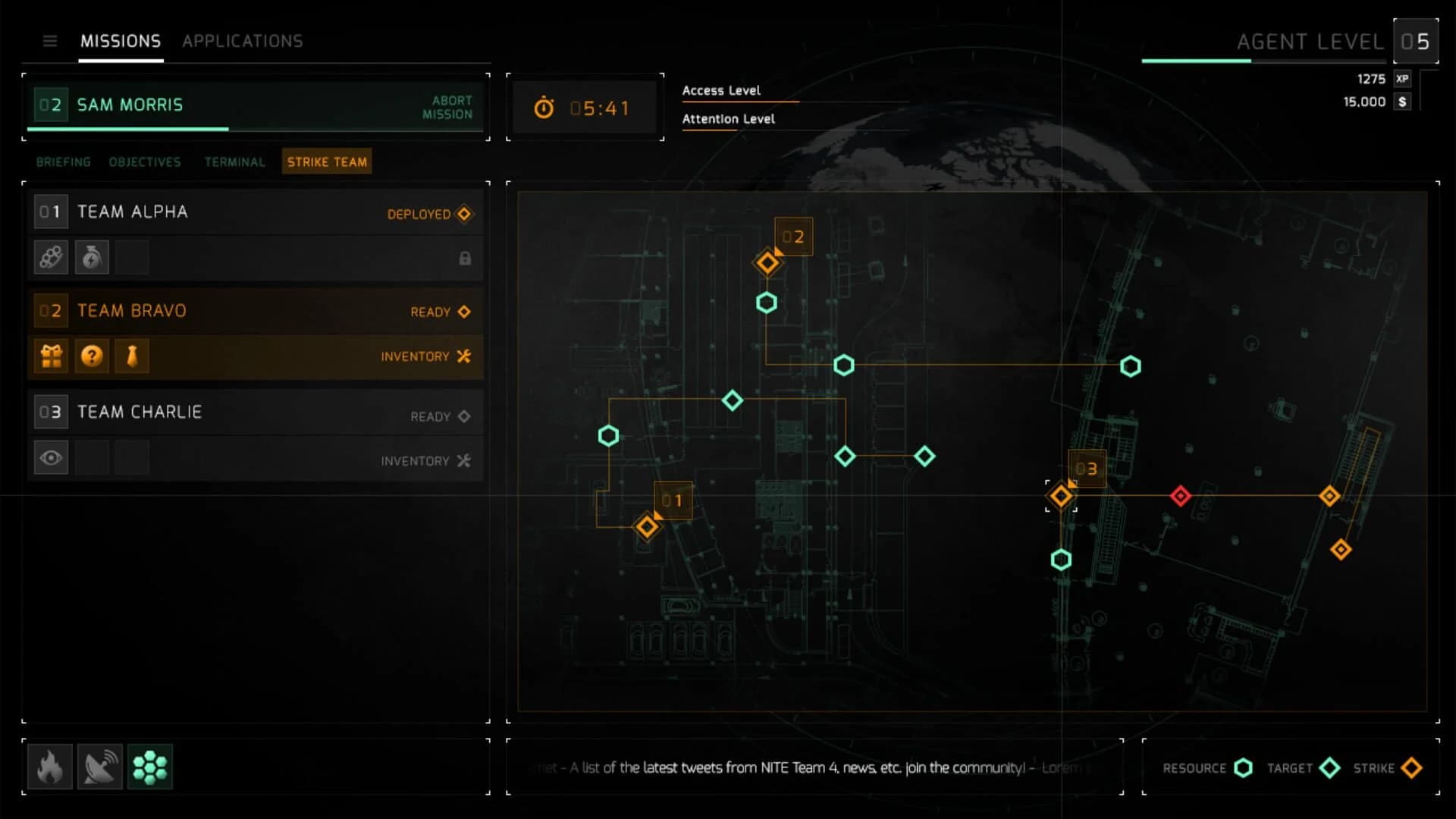
Task: Select the satellite dish icon at bottom left
Action: pos(100,767)
